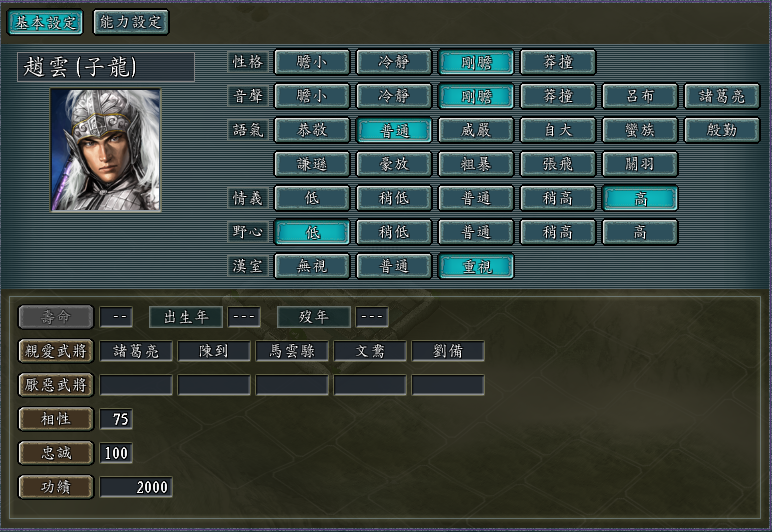Viewport: 772px width, 532px height.
Task: Pick 諸葛亮 in the 音聲 row
Action: 722,97
